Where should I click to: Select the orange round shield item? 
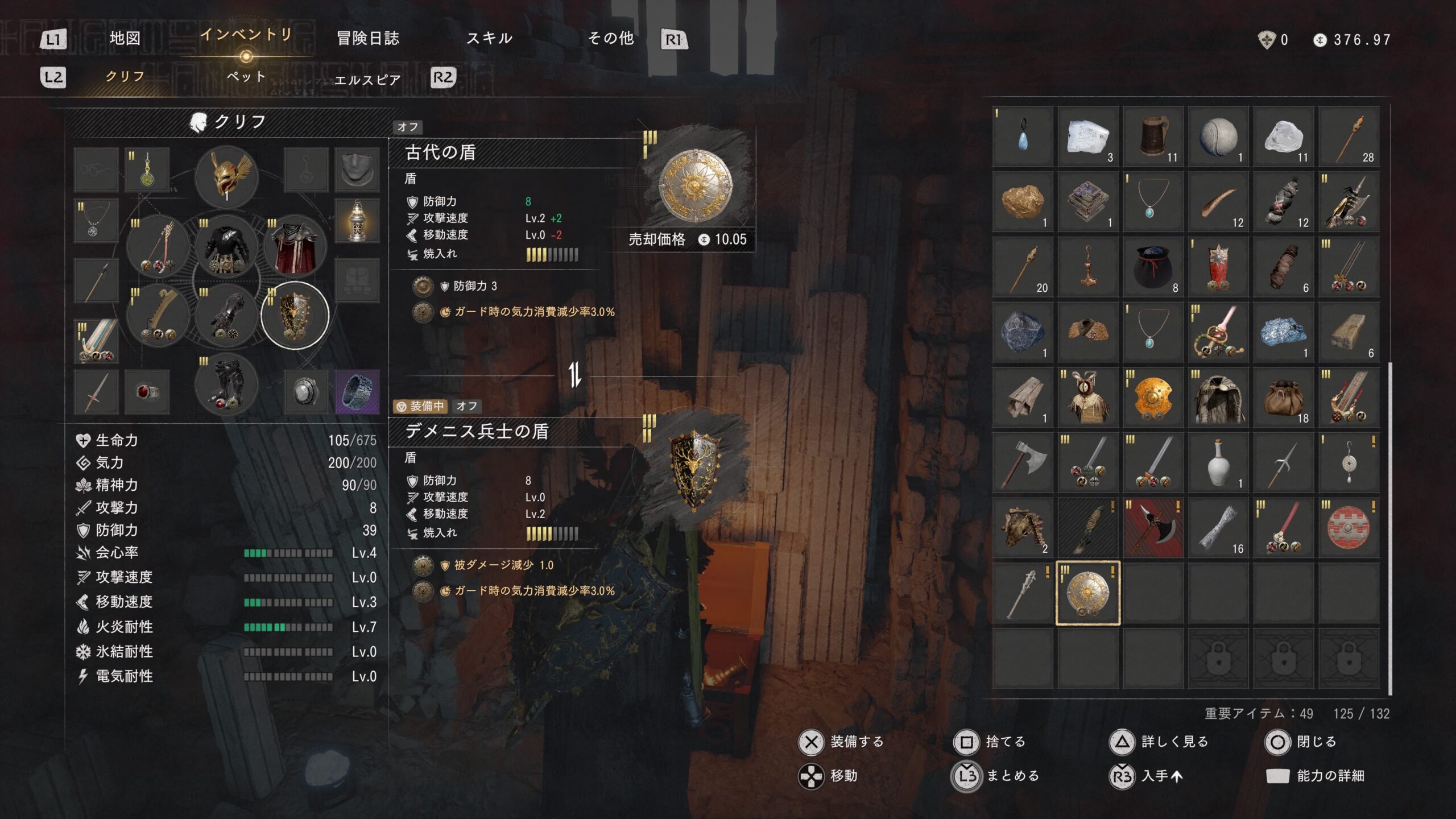pos(1153,398)
